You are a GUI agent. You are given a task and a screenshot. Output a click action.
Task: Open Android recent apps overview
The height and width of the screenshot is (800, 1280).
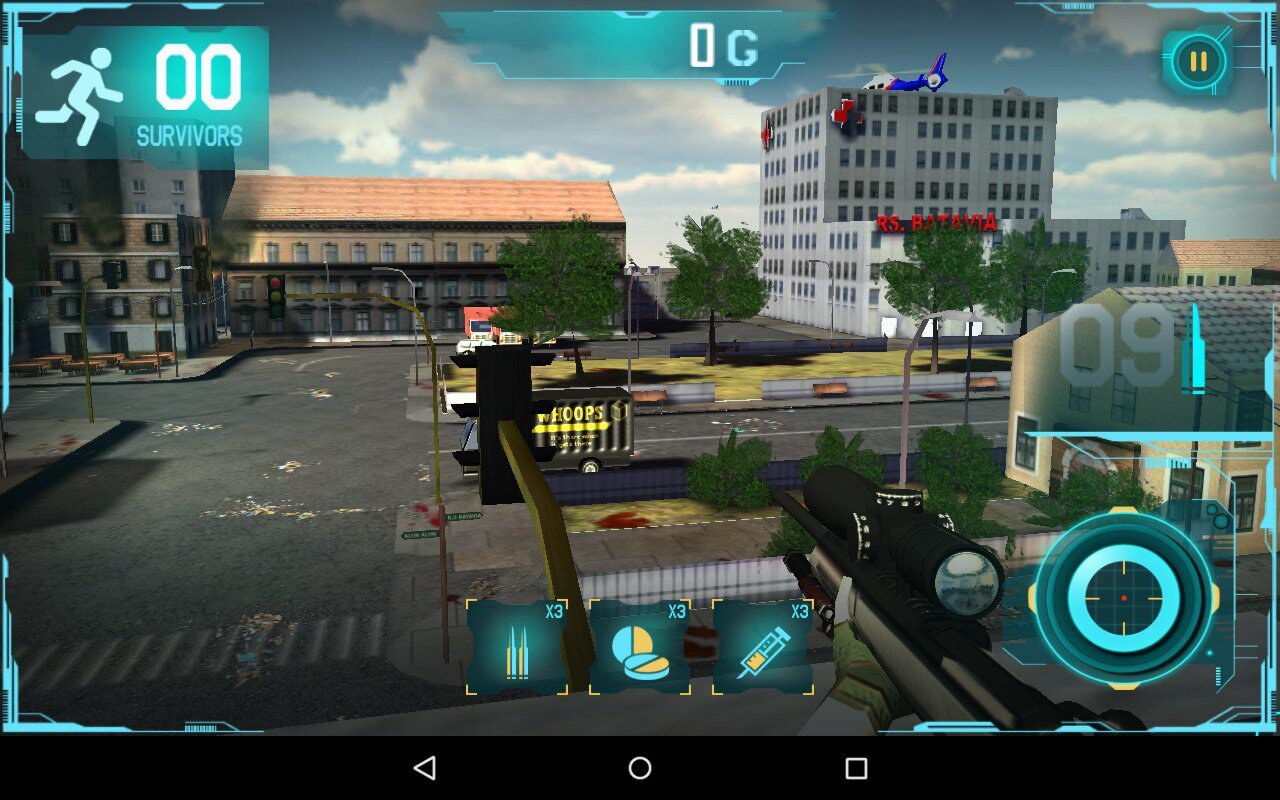(856, 768)
